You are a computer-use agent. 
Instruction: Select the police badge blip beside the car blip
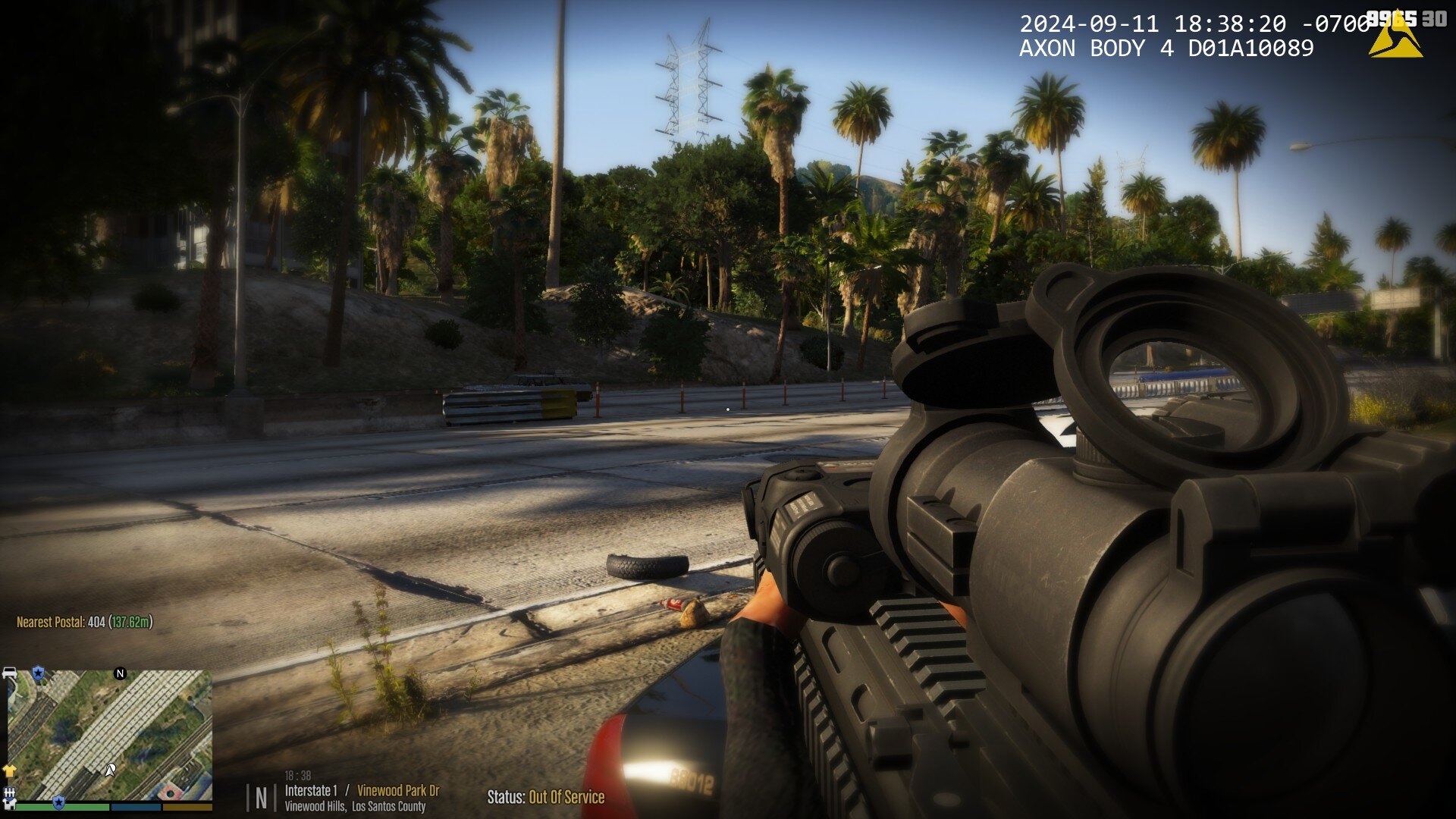pos(38,673)
